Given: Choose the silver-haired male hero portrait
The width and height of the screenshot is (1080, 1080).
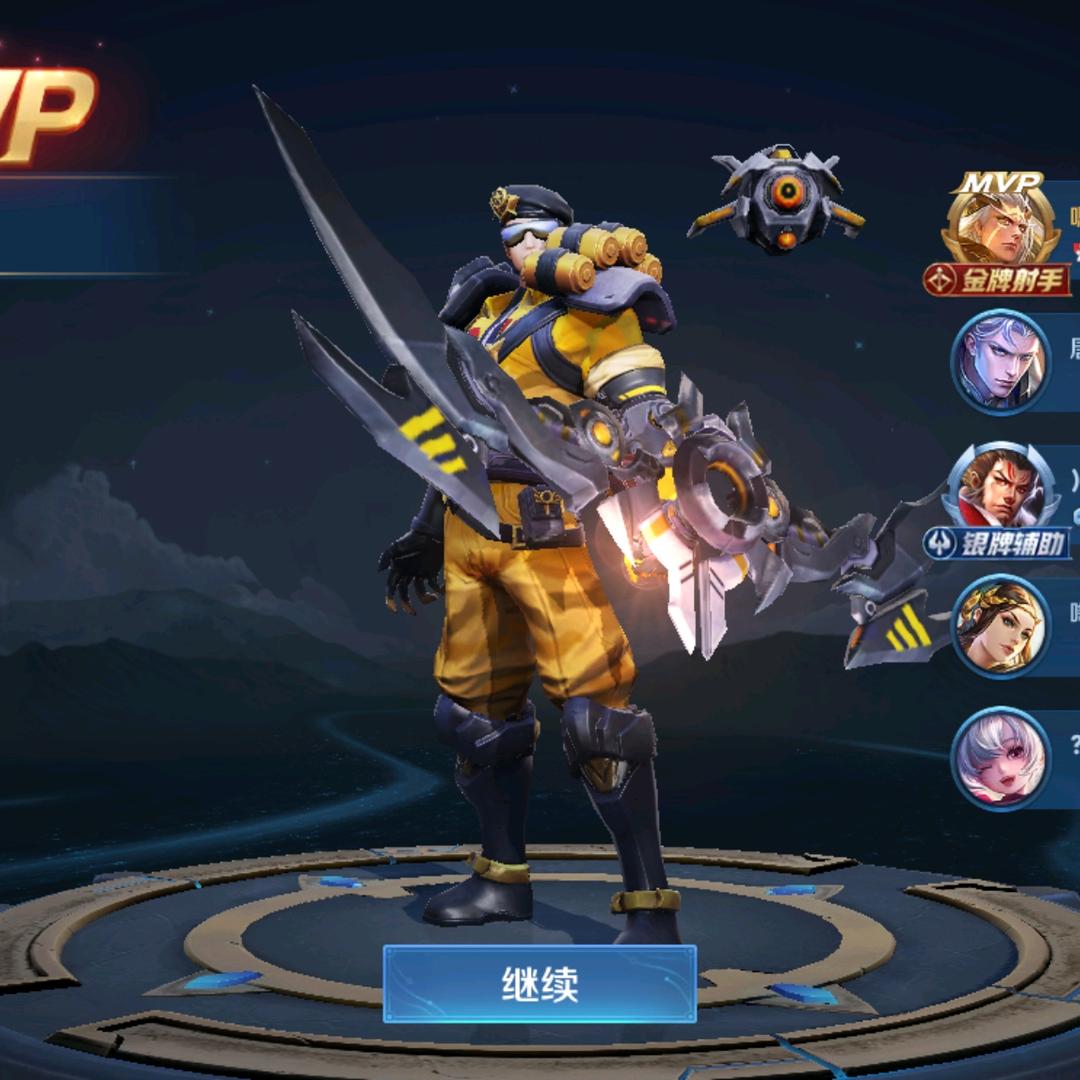Looking at the screenshot, I should [x=999, y=361].
